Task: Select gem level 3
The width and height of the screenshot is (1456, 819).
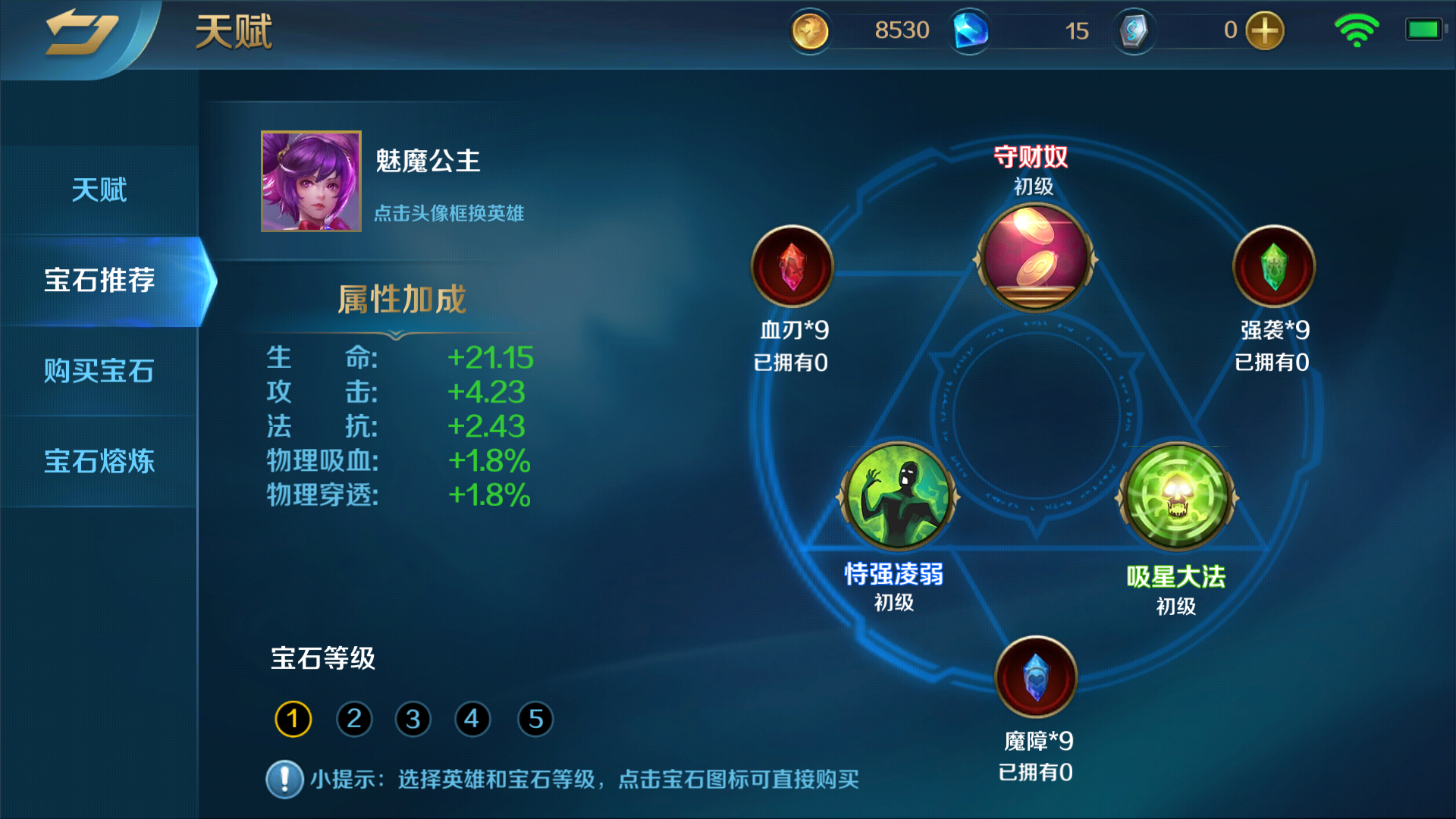Action: click(x=412, y=719)
